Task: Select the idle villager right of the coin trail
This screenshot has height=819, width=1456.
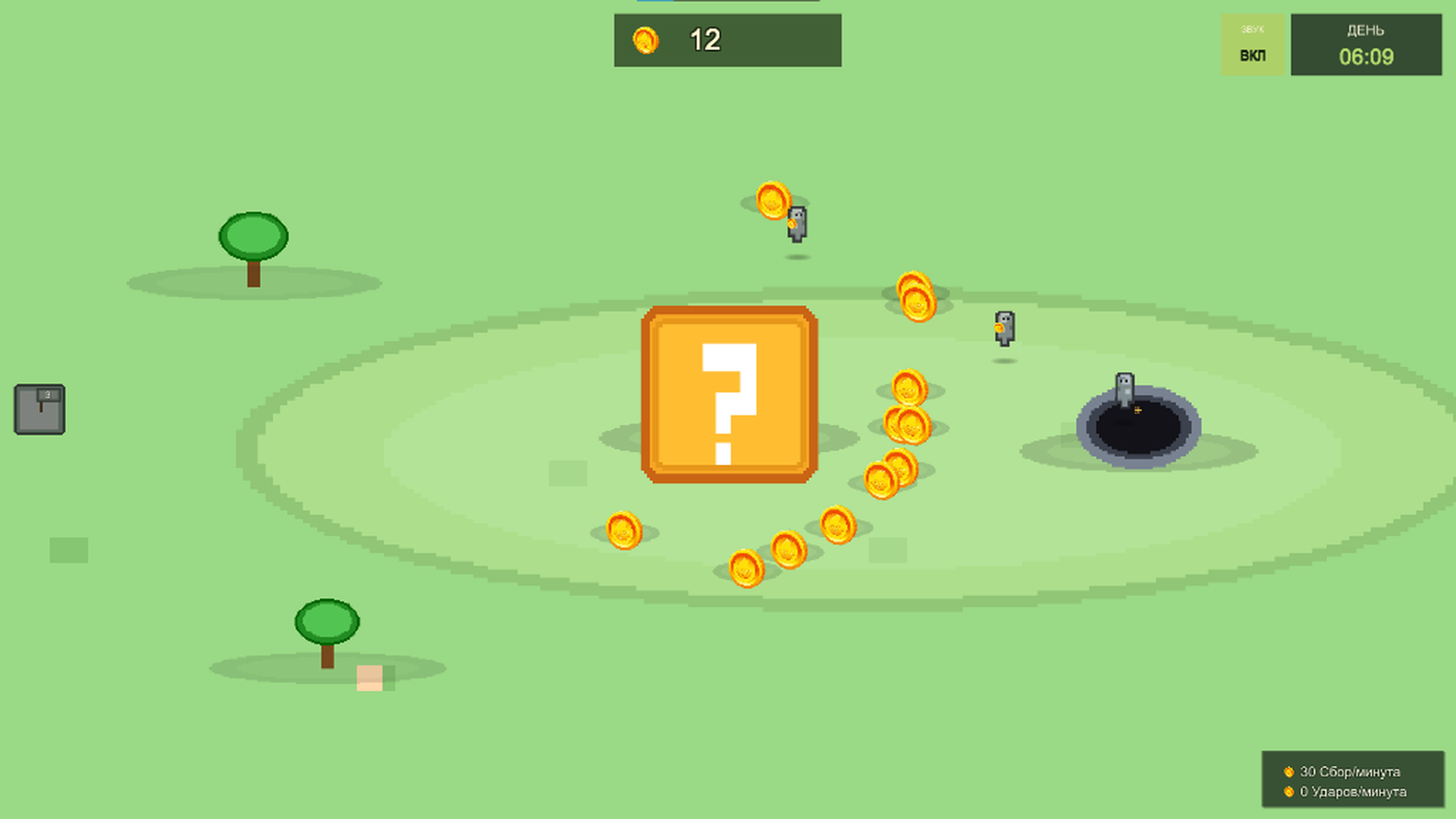Action: tap(1004, 330)
